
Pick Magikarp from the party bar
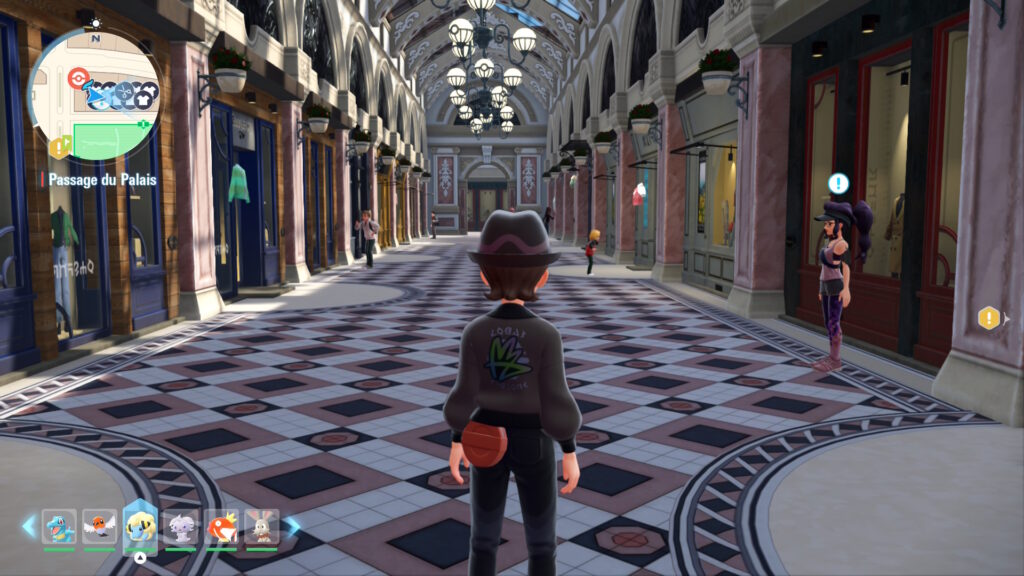click(x=221, y=526)
